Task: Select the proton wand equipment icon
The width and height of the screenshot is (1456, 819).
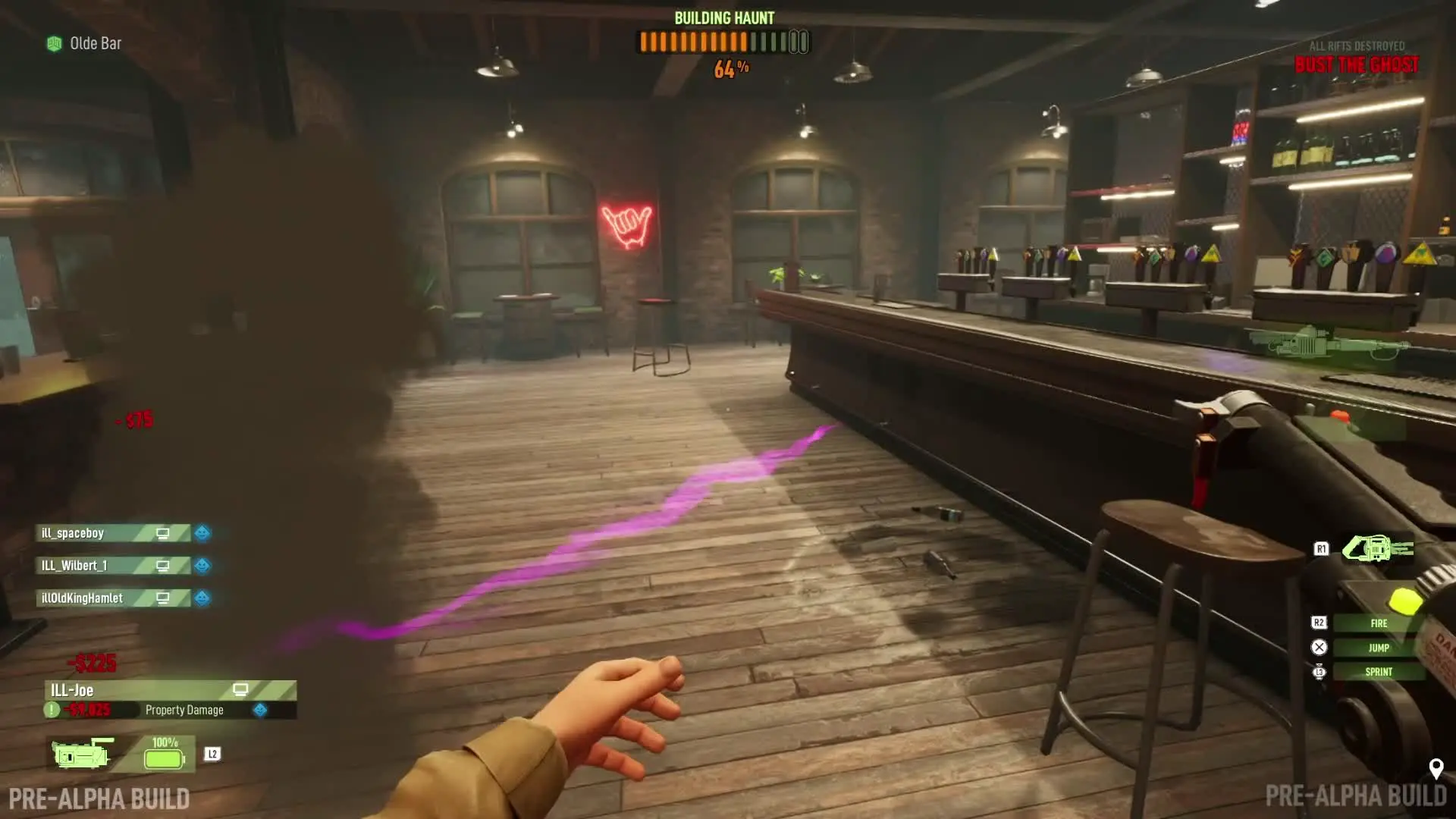Action: point(1376,548)
